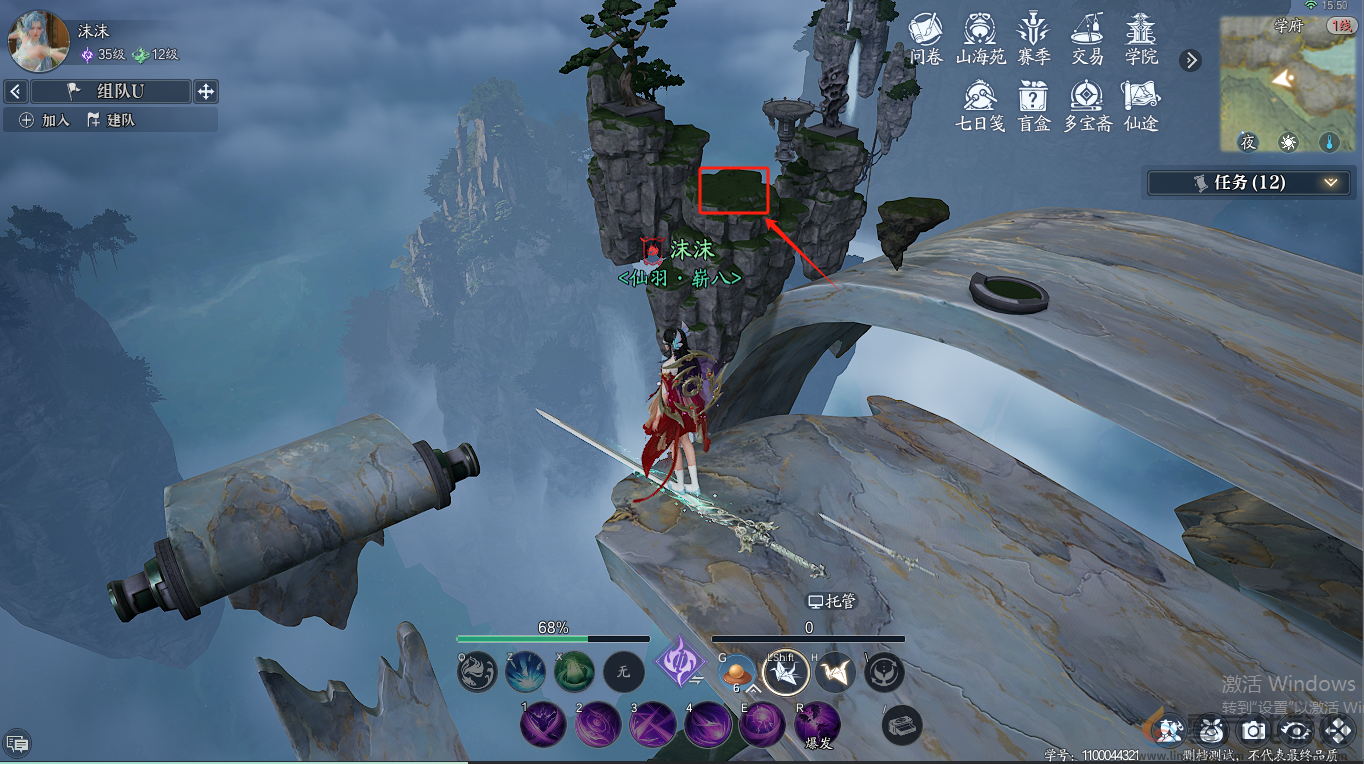Image resolution: width=1364 pixels, height=764 pixels.
Task: Toggle 托管 auto-play mode
Action: pyautogui.click(x=832, y=602)
